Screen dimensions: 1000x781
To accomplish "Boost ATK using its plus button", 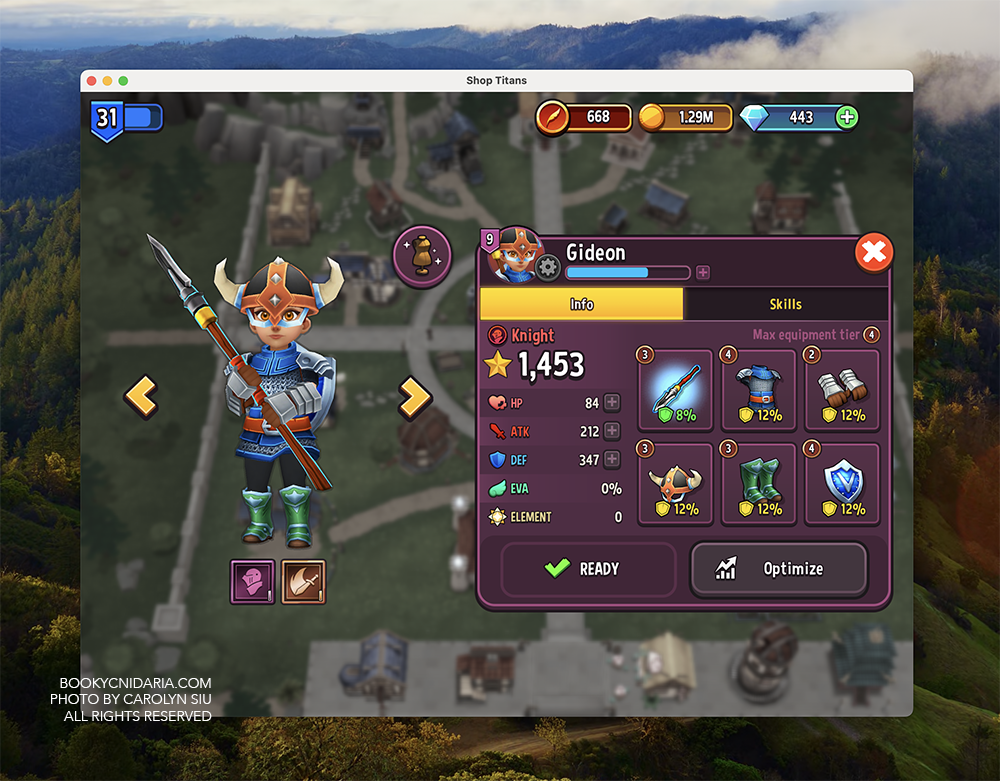I will click(x=612, y=431).
